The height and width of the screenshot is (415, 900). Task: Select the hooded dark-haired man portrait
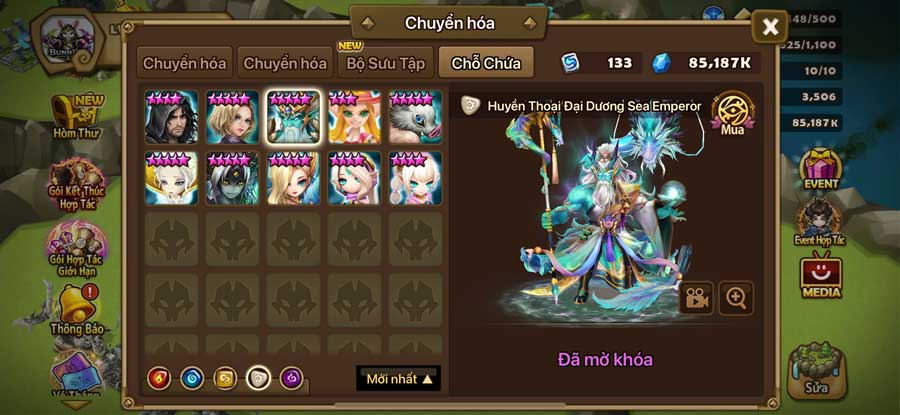pyautogui.click(x=171, y=117)
